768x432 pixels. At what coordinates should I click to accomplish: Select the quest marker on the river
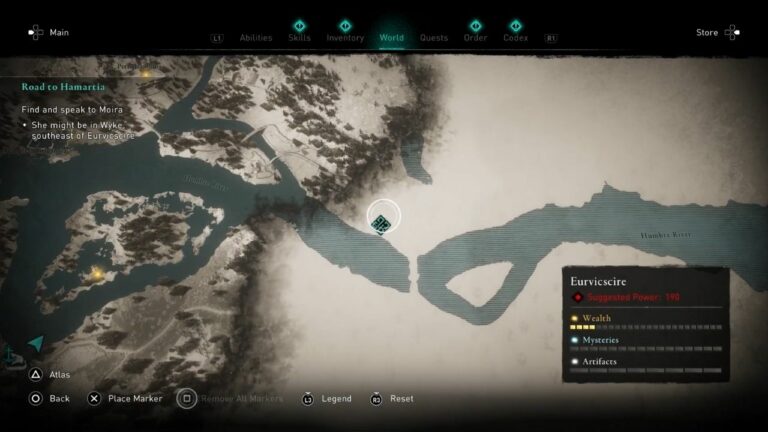click(381, 224)
